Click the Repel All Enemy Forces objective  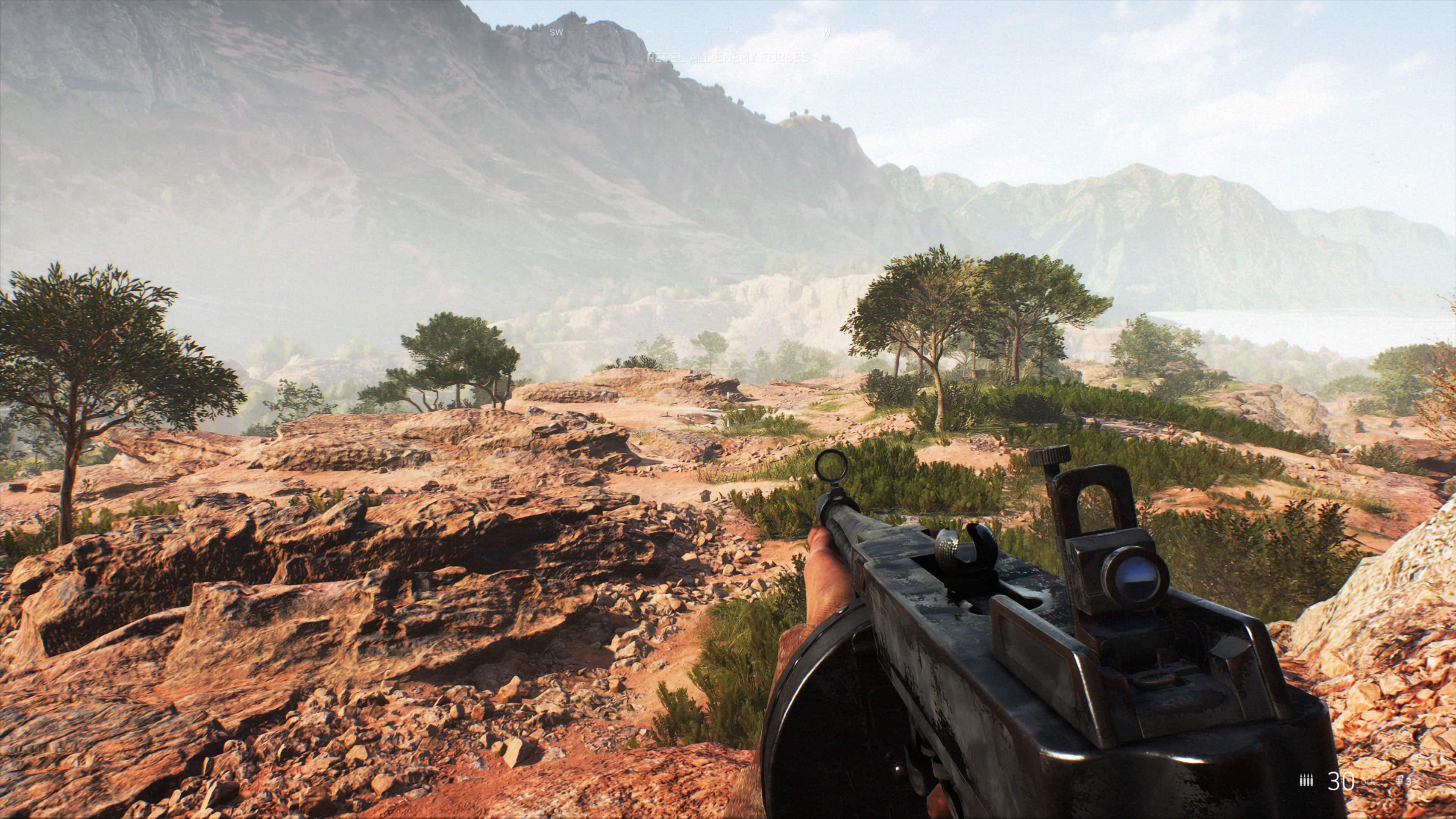728,58
